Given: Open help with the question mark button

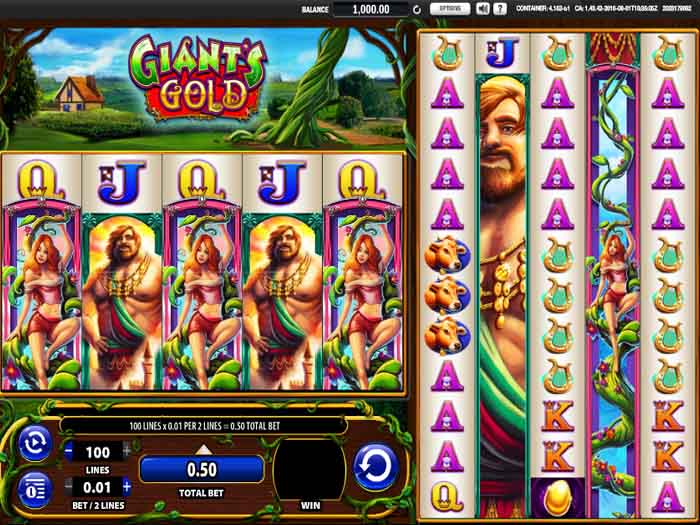Looking at the screenshot, I should [498, 9].
